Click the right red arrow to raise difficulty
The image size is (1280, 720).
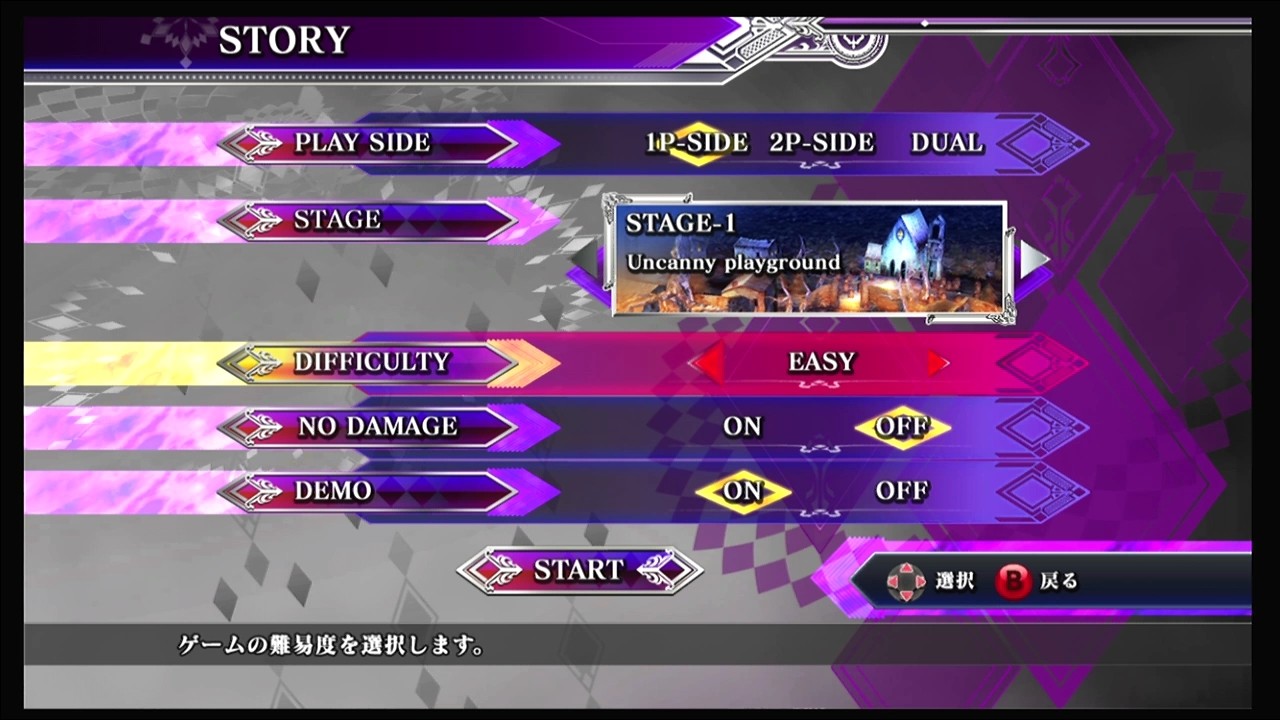tap(938, 363)
